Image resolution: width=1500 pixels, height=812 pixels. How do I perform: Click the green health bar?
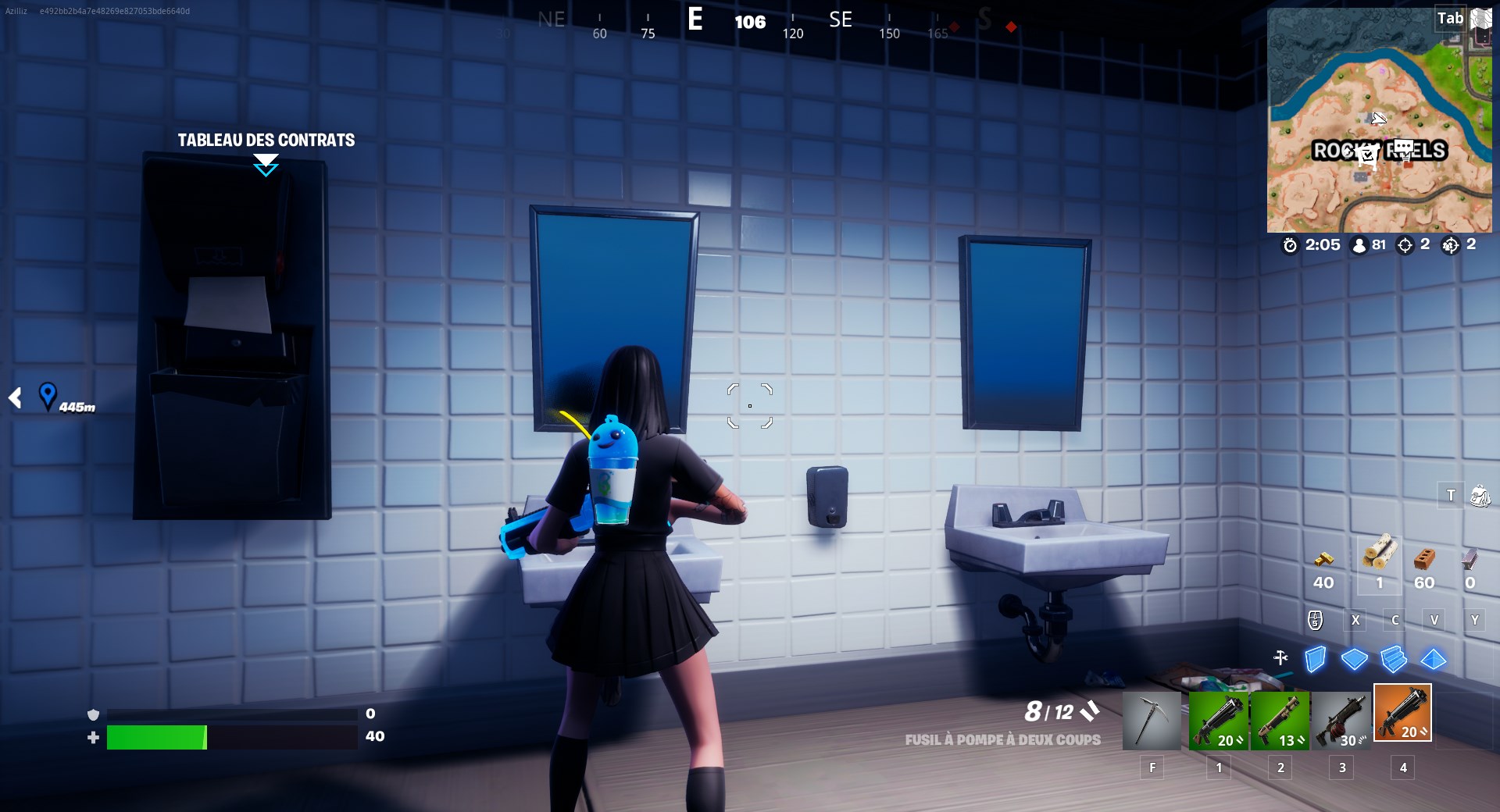coord(156,735)
